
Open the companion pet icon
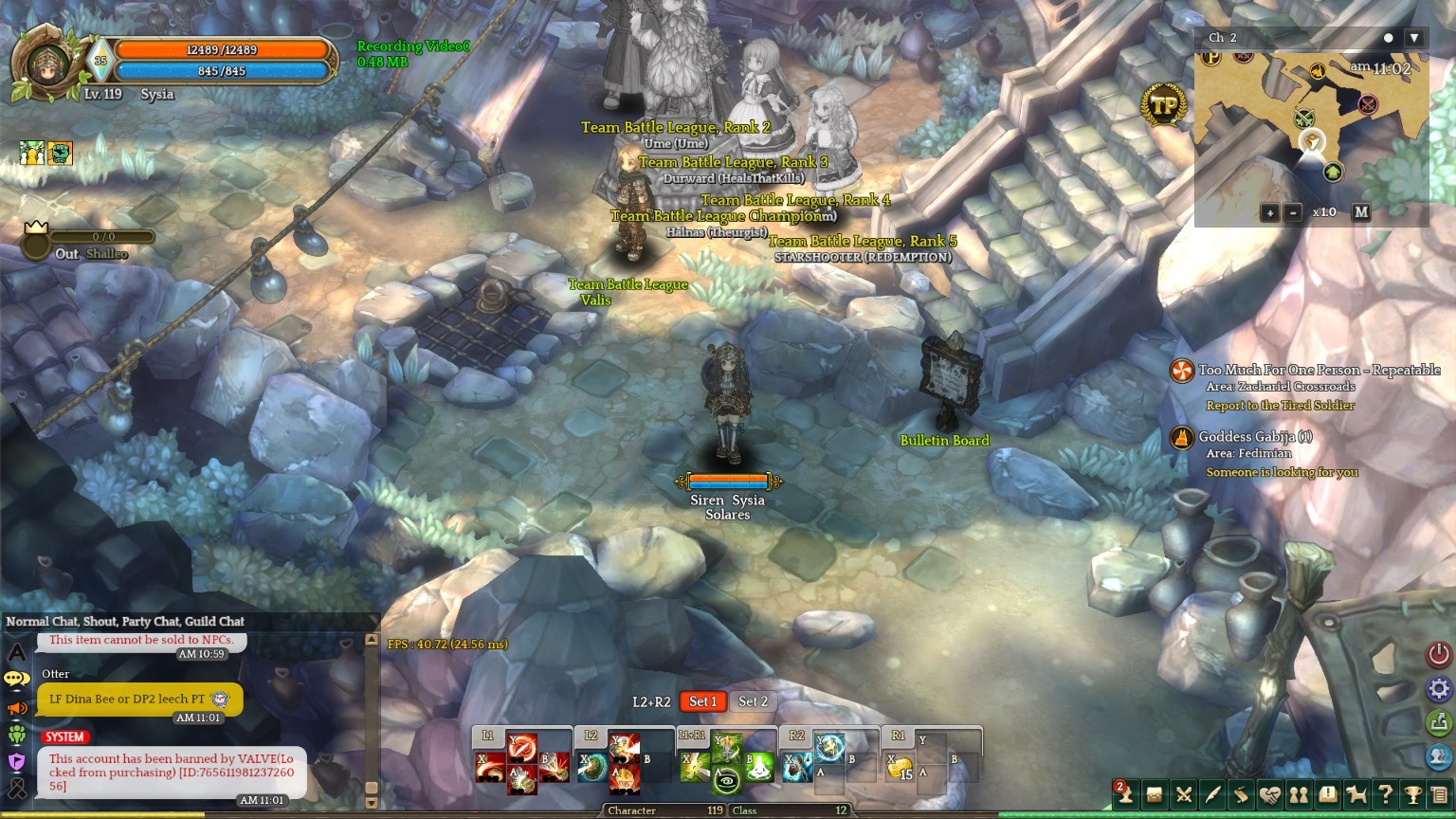coord(1356,794)
